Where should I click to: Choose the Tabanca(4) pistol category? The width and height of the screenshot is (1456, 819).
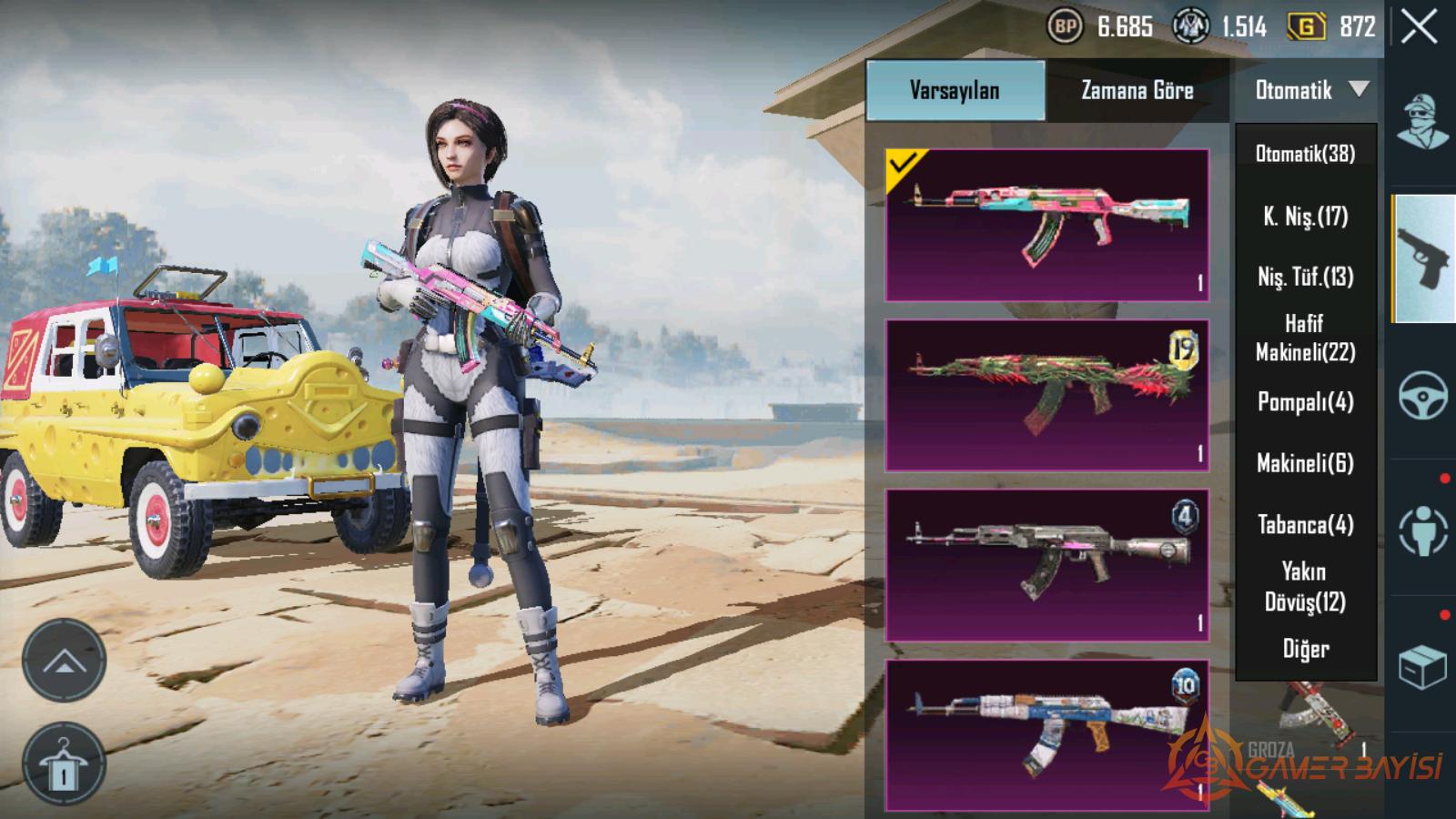(x=1305, y=525)
